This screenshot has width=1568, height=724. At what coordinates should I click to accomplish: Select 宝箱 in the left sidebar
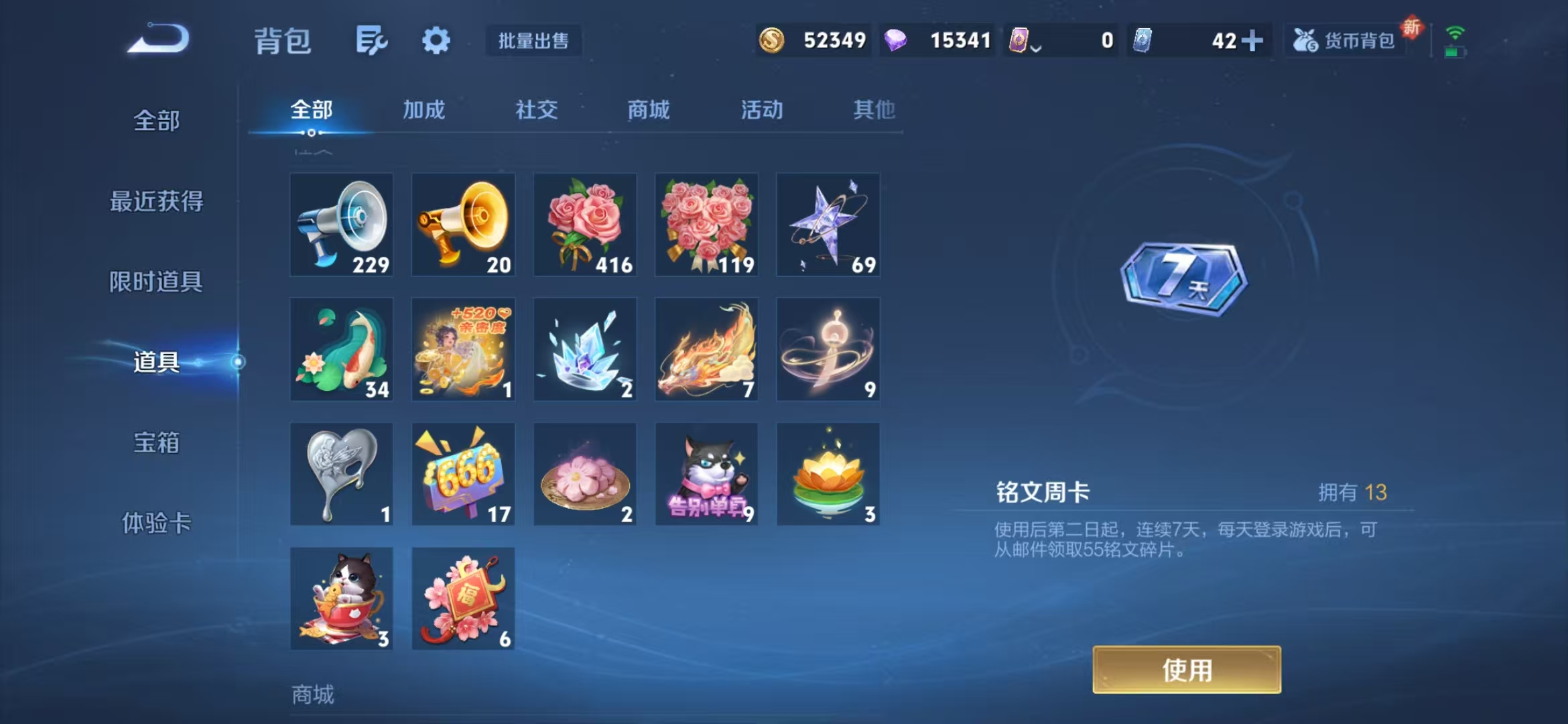tap(157, 443)
